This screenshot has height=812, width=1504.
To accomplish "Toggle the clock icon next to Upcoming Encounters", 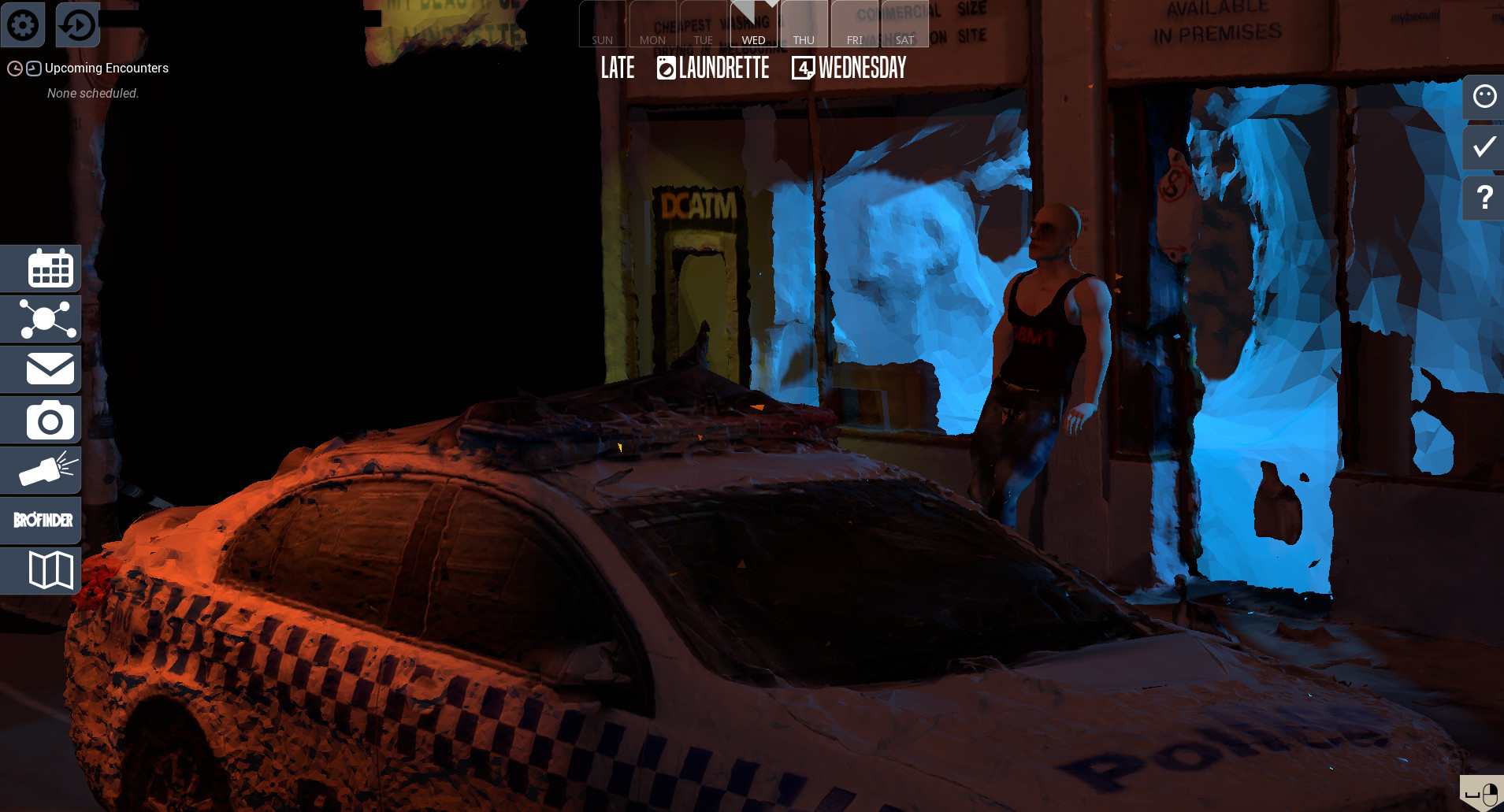I will click(x=14, y=69).
